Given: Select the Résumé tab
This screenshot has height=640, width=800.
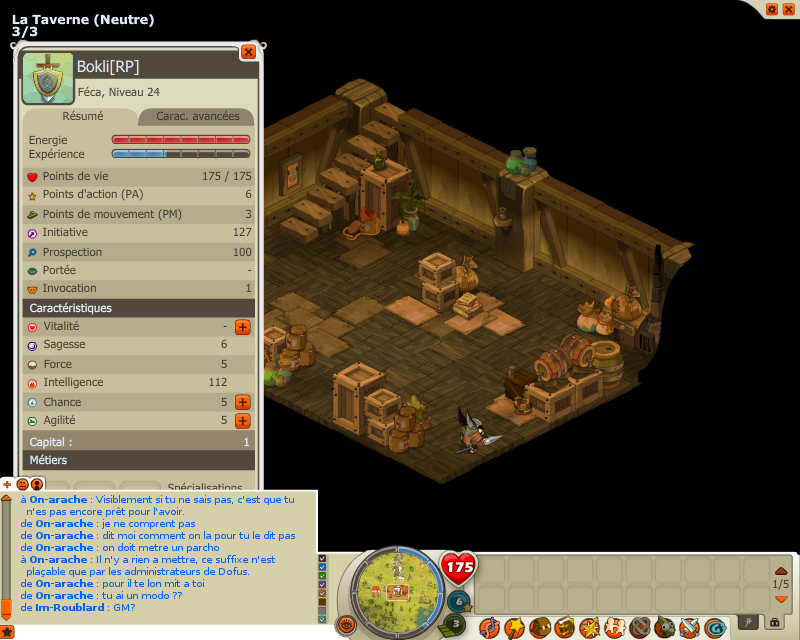Looking at the screenshot, I should click(82, 116).
